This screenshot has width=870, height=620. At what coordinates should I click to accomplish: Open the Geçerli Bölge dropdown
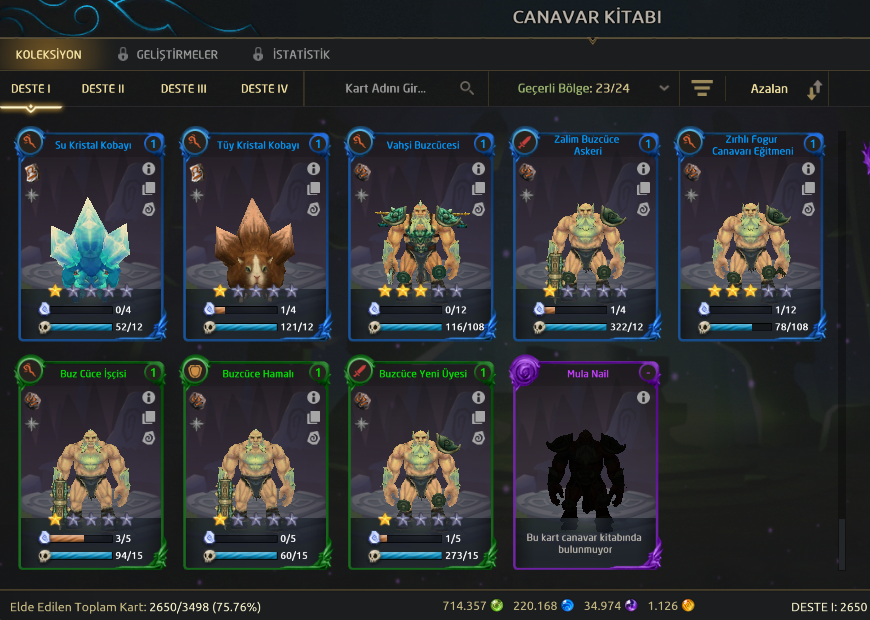[593, 88]
